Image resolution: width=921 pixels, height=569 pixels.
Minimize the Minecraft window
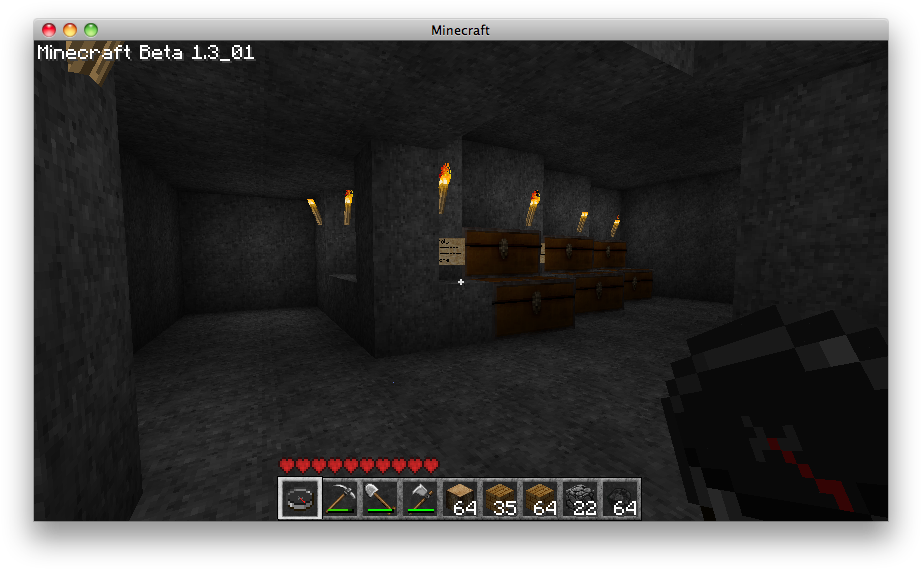click(70, 30)
